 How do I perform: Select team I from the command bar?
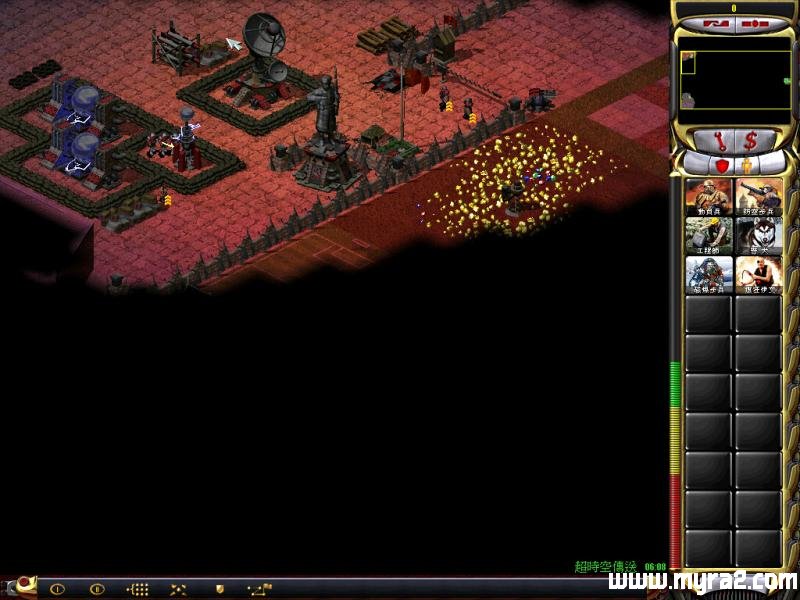[x=57, y=589]
